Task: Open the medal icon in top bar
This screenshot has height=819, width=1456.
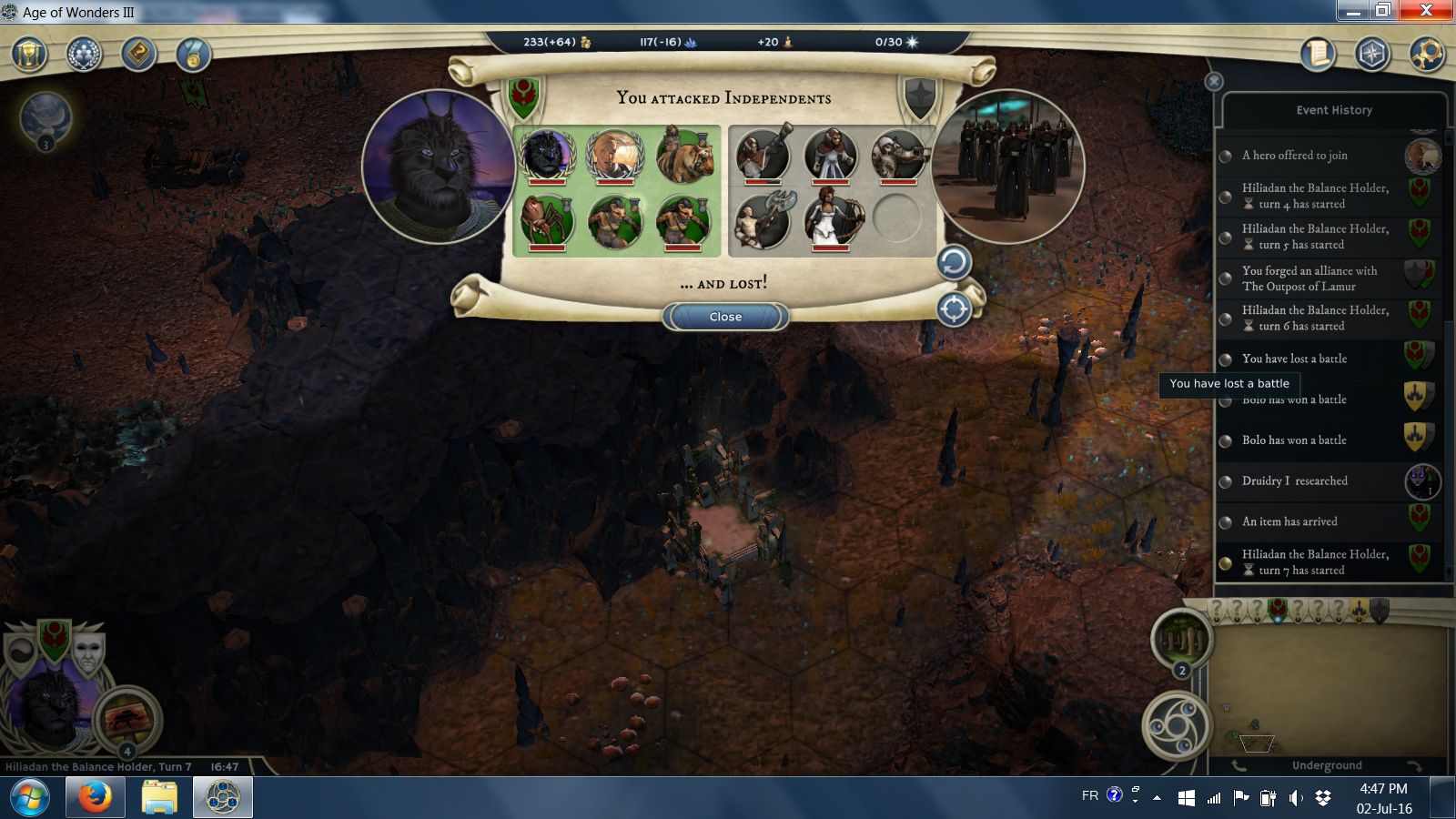Action: [x=193, y=55]
